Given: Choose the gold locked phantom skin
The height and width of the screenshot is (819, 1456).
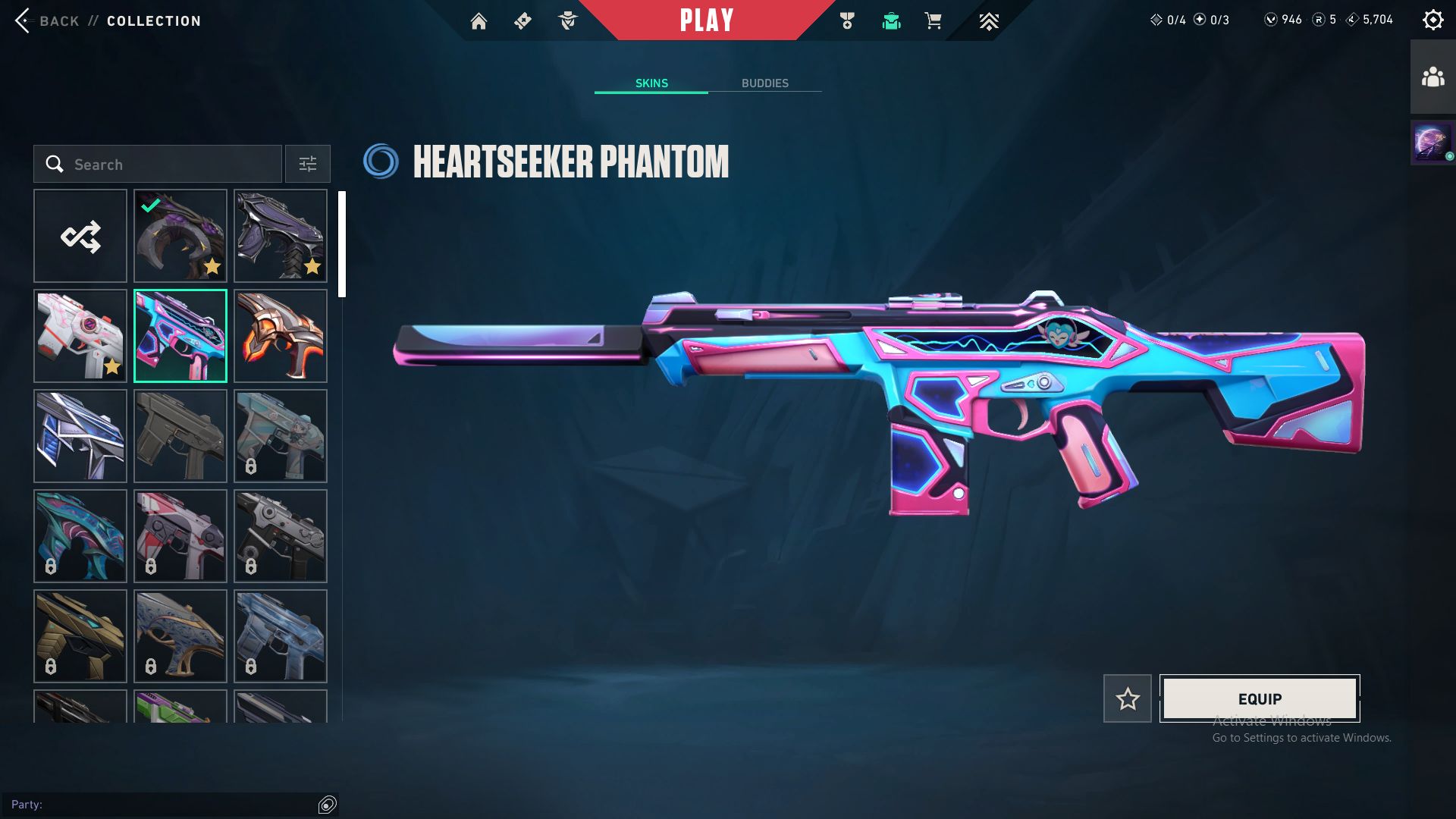Looking at the screenshot, I should click(80, 637).
